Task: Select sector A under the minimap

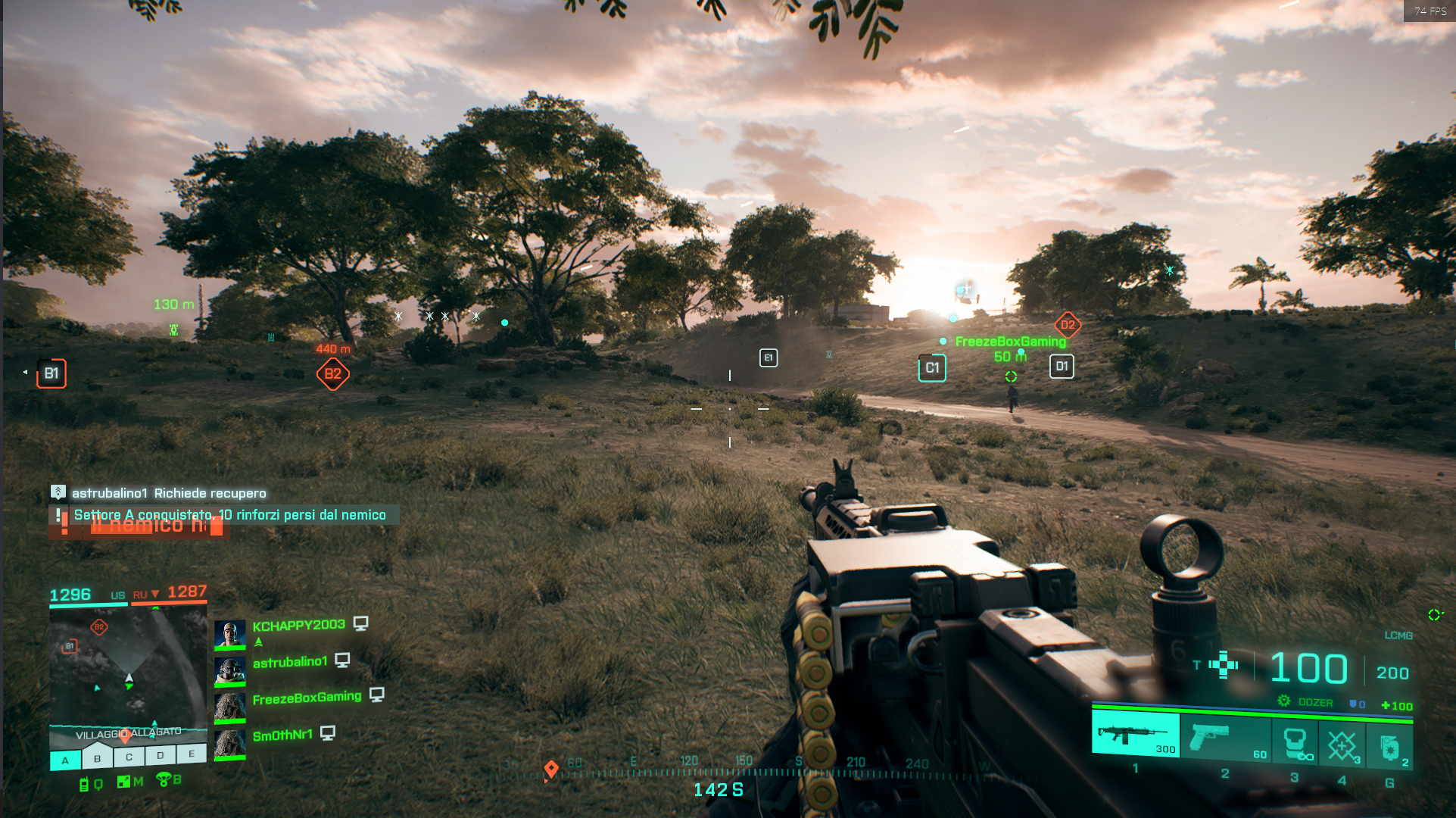Action: (x=65, y=760)
